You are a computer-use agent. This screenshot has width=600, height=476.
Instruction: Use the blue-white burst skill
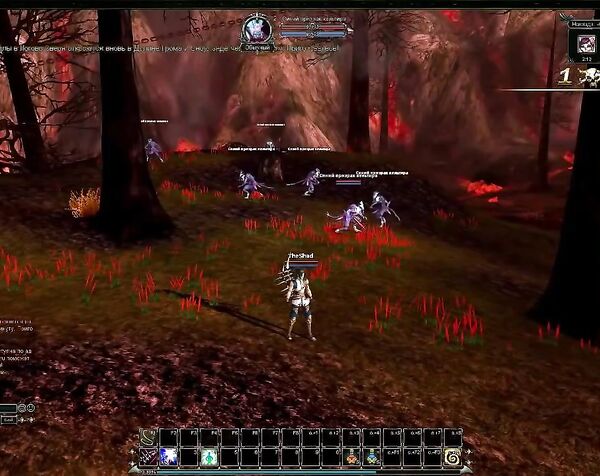pyautogui.click(x=169, y=456)
